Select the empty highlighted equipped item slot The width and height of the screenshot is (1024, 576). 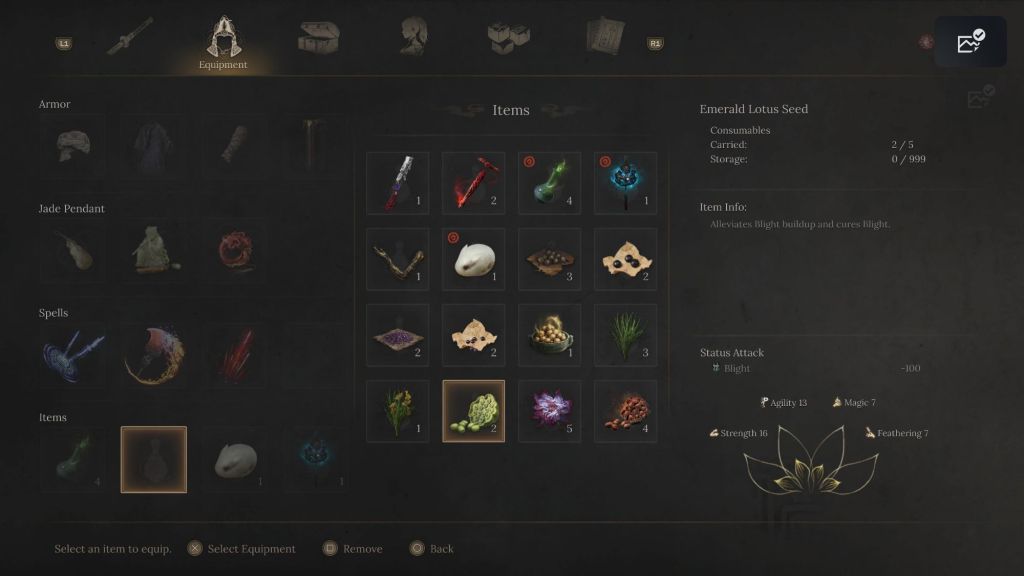coord(154,460)
